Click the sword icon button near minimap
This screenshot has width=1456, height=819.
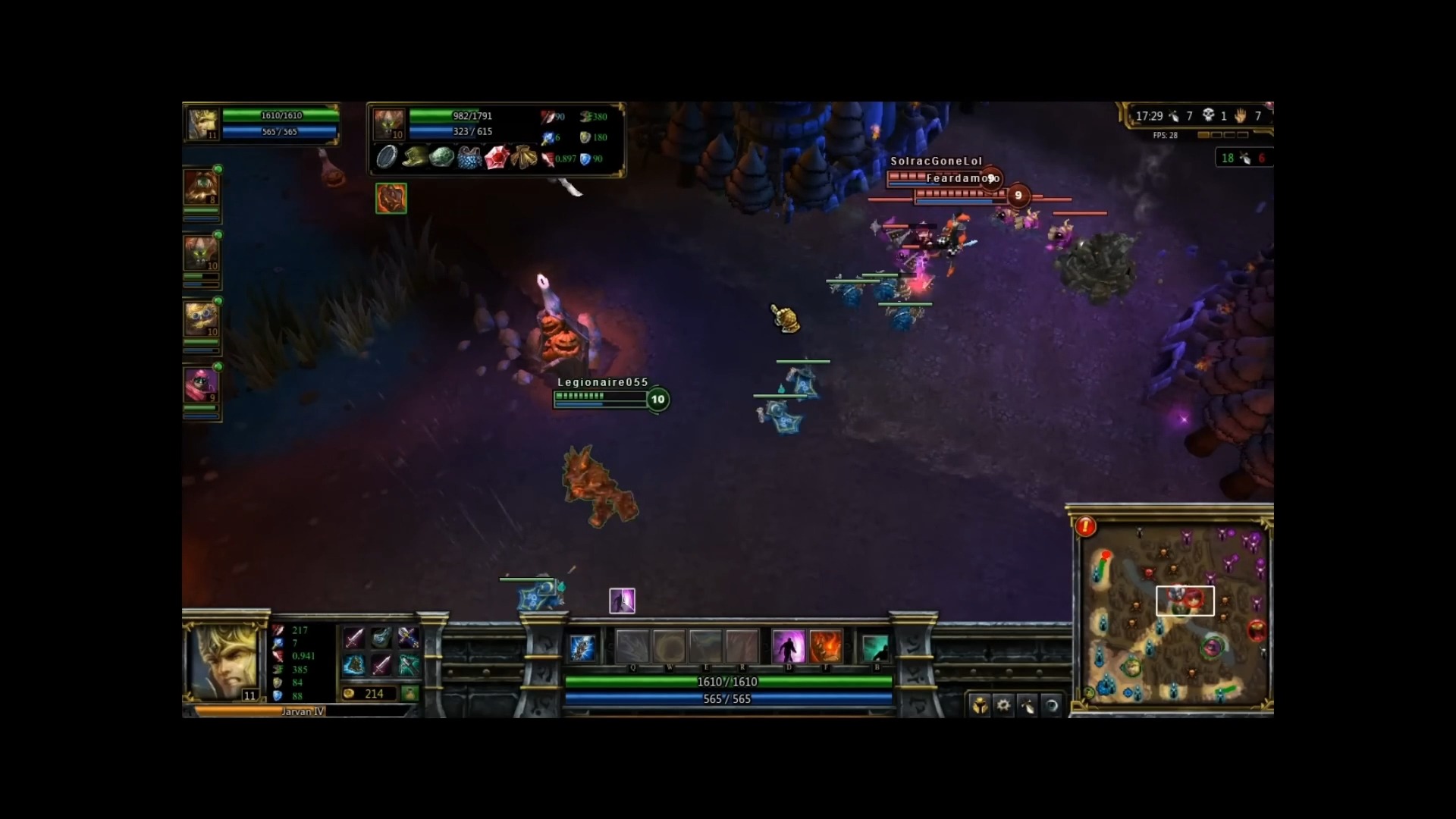click(1028, 705)
